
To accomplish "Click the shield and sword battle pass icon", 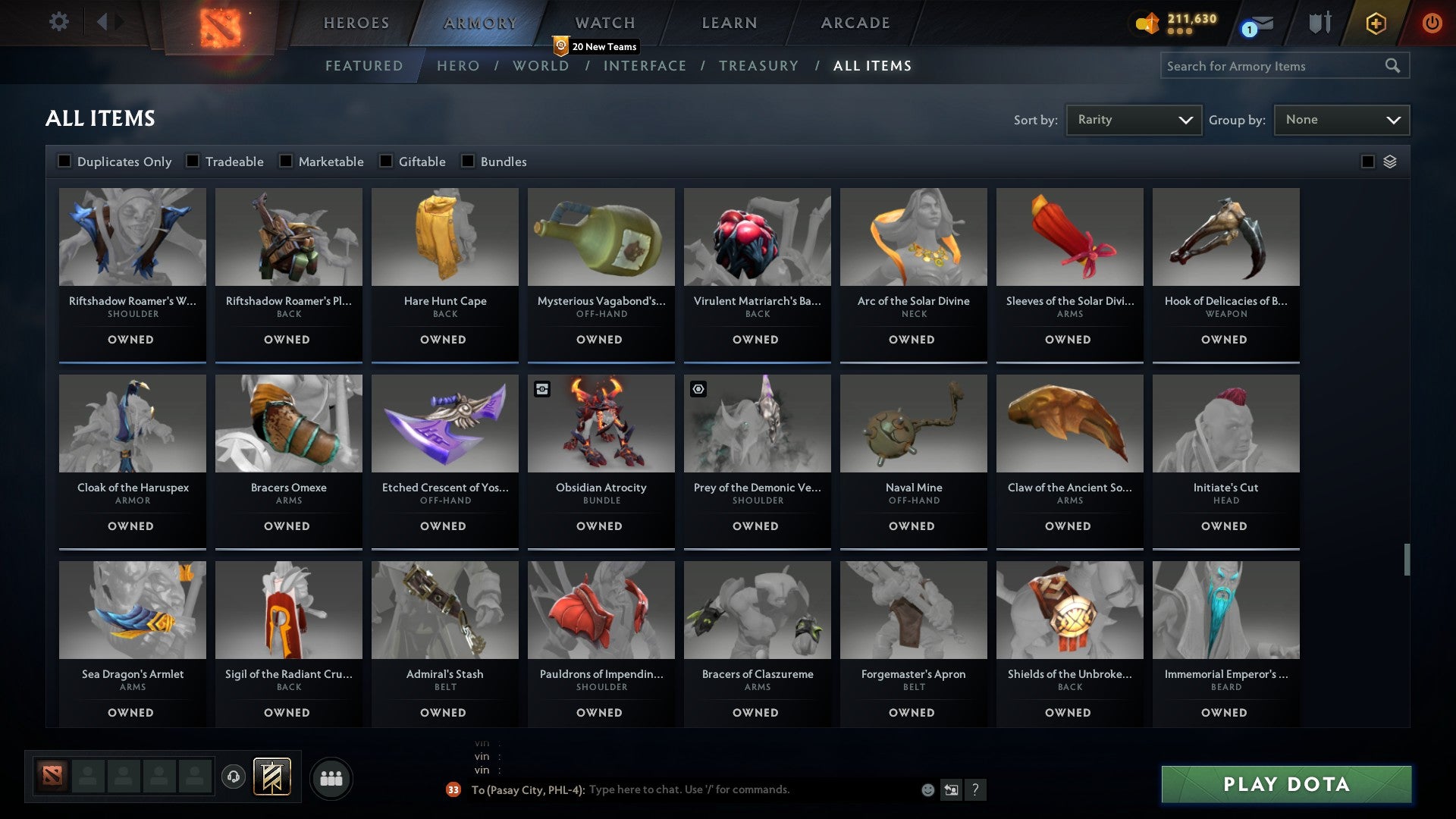I will pos(1319,23).
